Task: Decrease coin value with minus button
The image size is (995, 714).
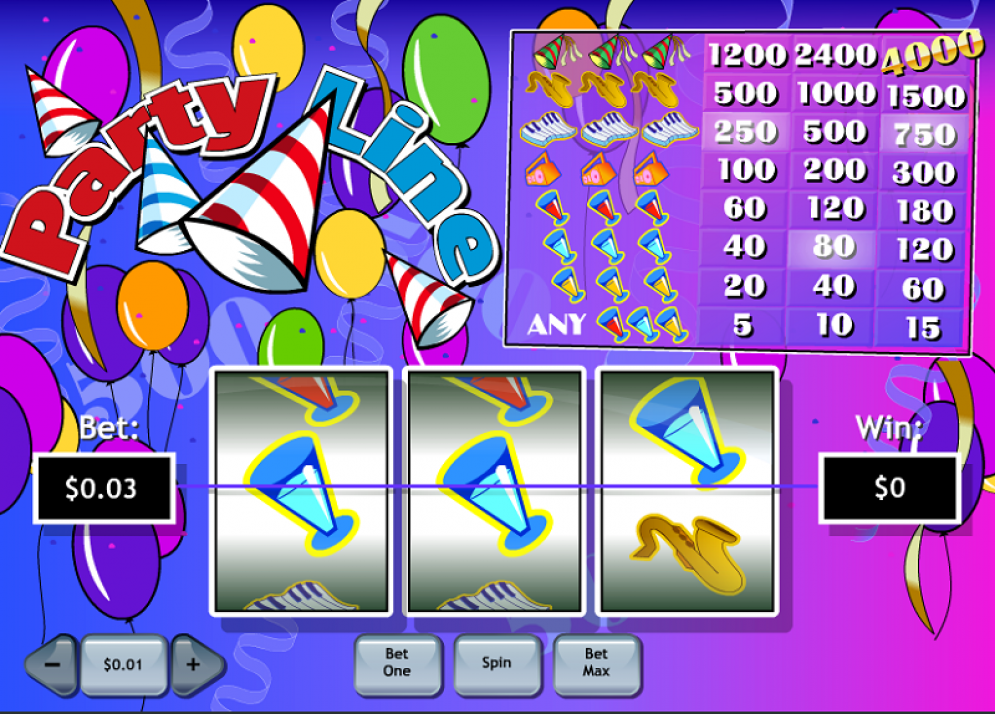Action: 53,664
